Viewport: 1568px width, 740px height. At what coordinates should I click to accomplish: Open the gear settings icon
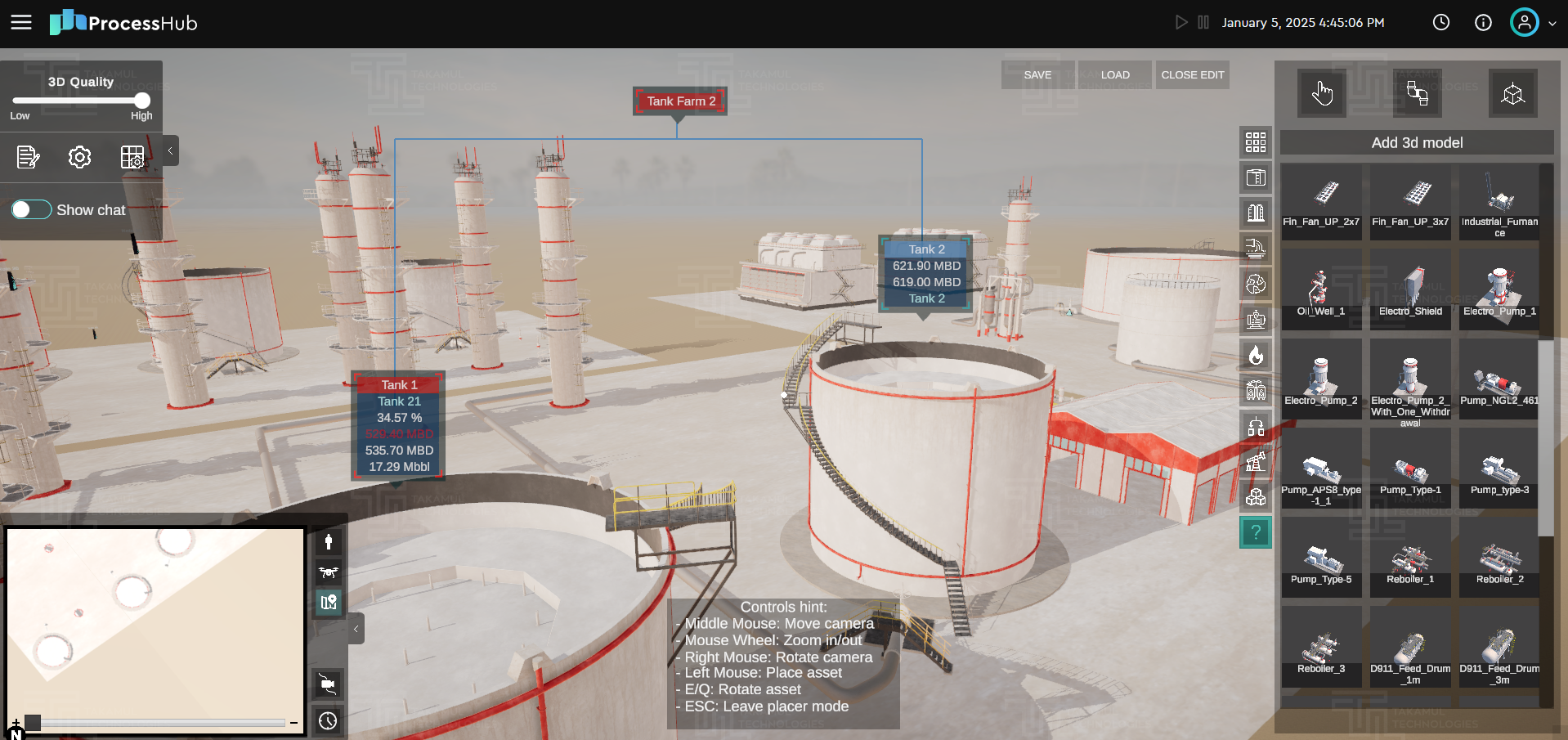[x=79, y=157]
